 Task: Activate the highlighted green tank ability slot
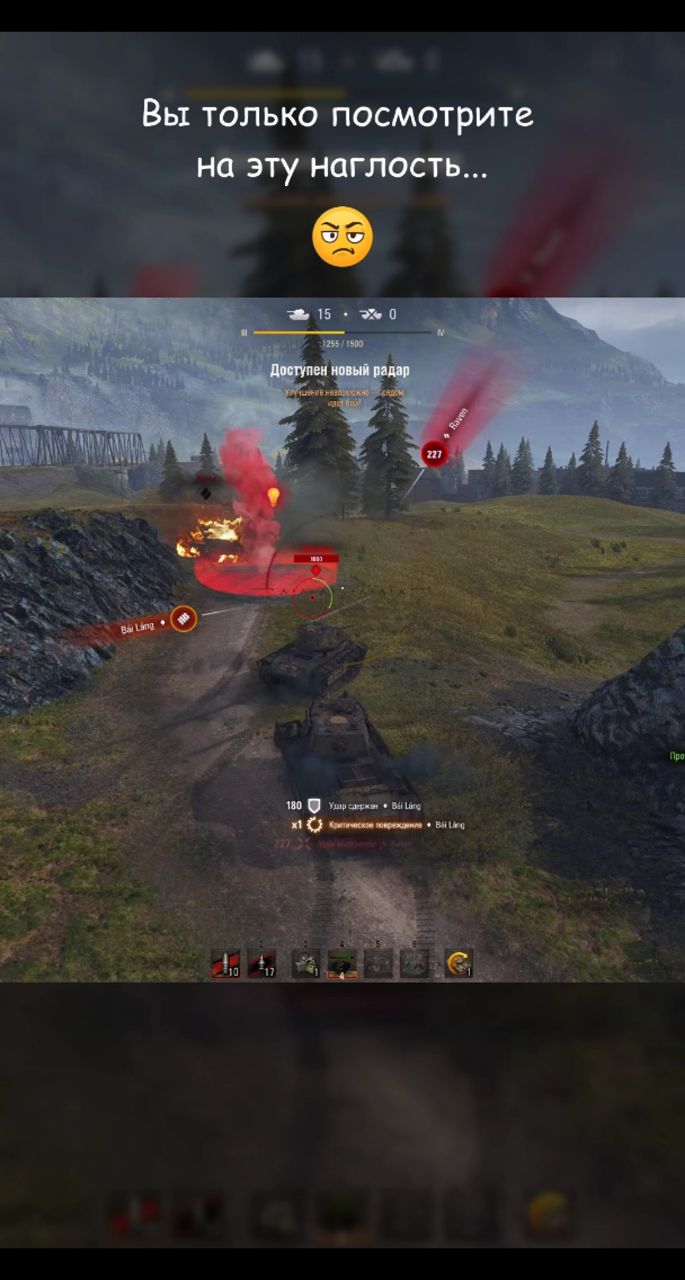click(x=342, y=963)
